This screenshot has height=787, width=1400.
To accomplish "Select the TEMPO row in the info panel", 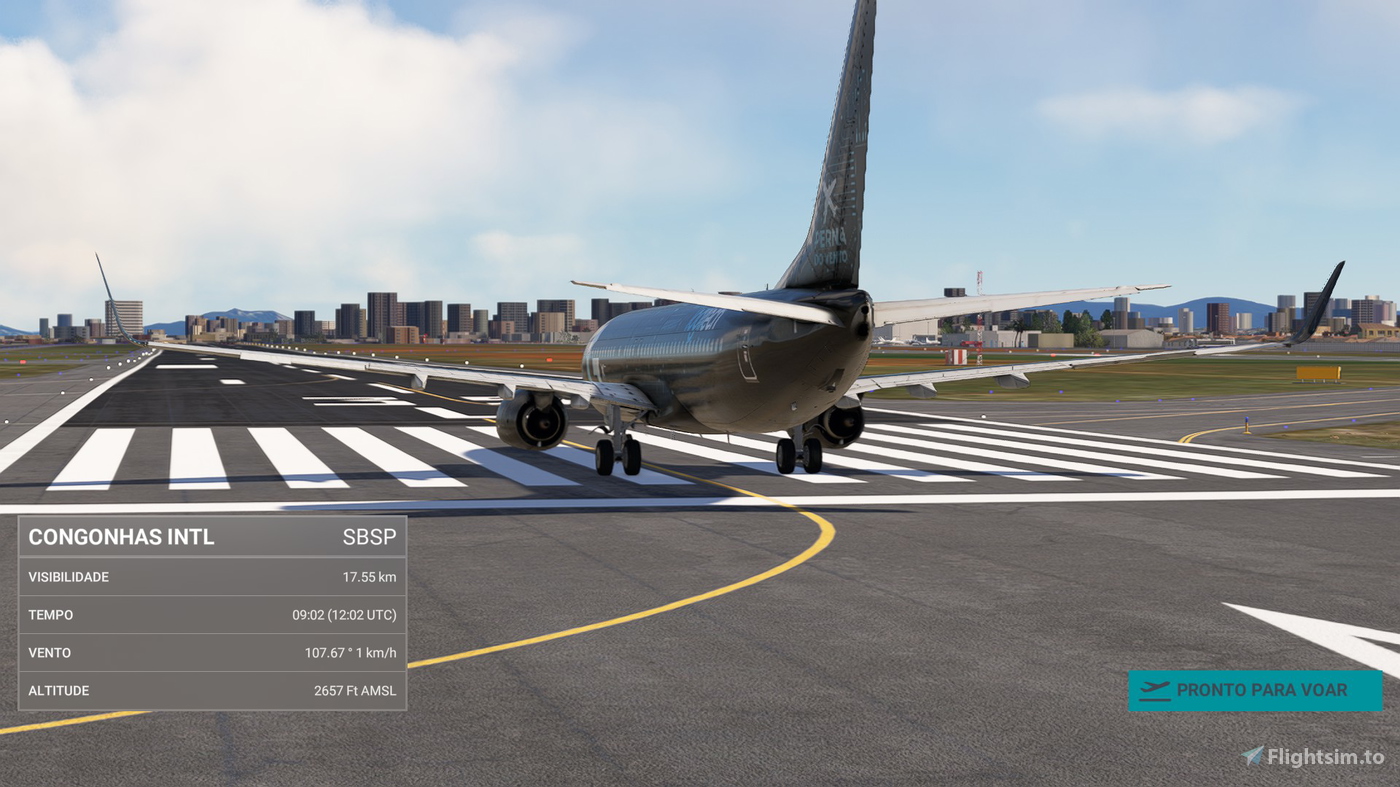I will coord(212,614).
